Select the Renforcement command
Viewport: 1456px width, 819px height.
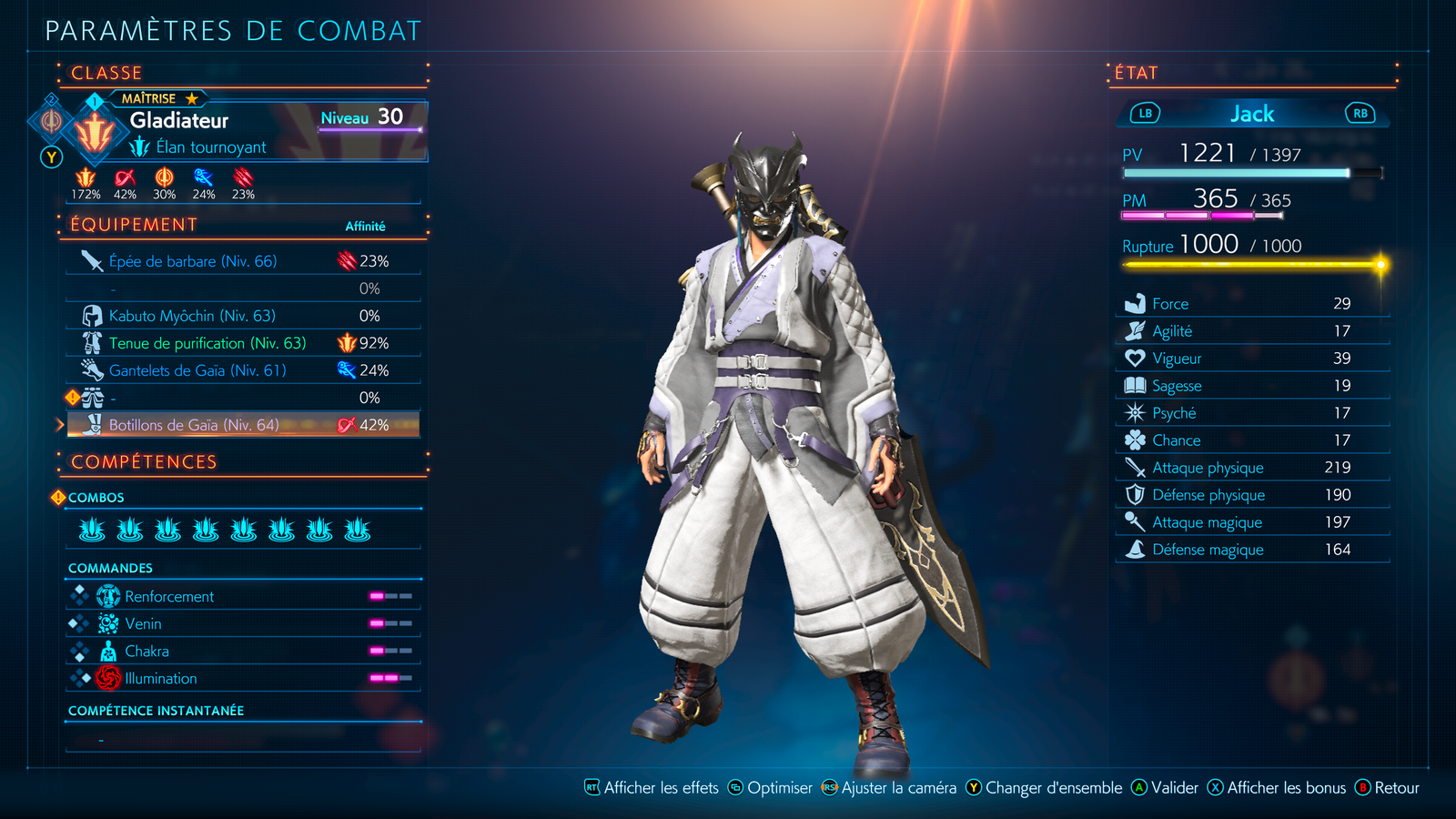(x=169, y=597)
